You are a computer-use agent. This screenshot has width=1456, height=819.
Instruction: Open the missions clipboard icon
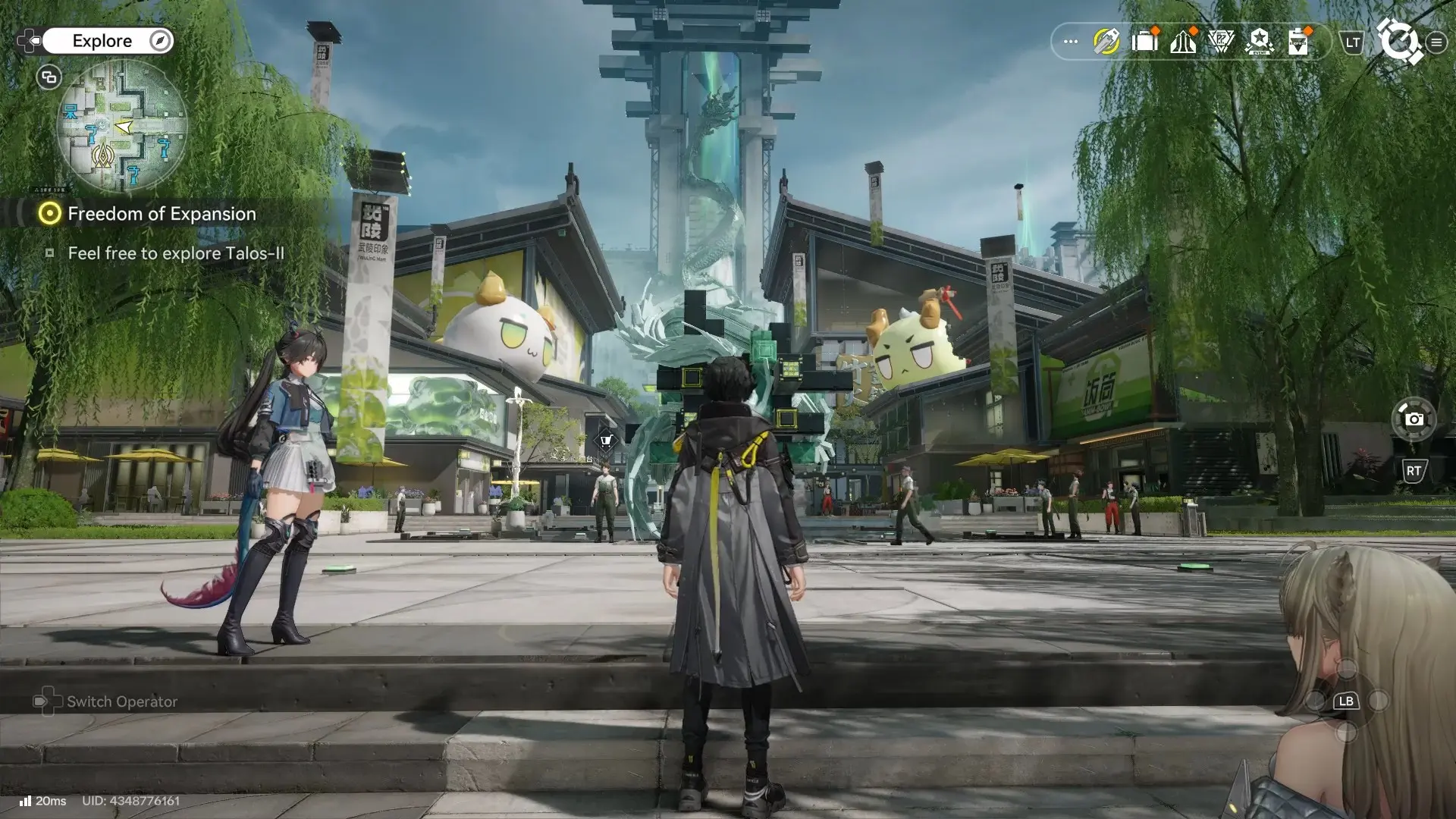click(1298, 42)
